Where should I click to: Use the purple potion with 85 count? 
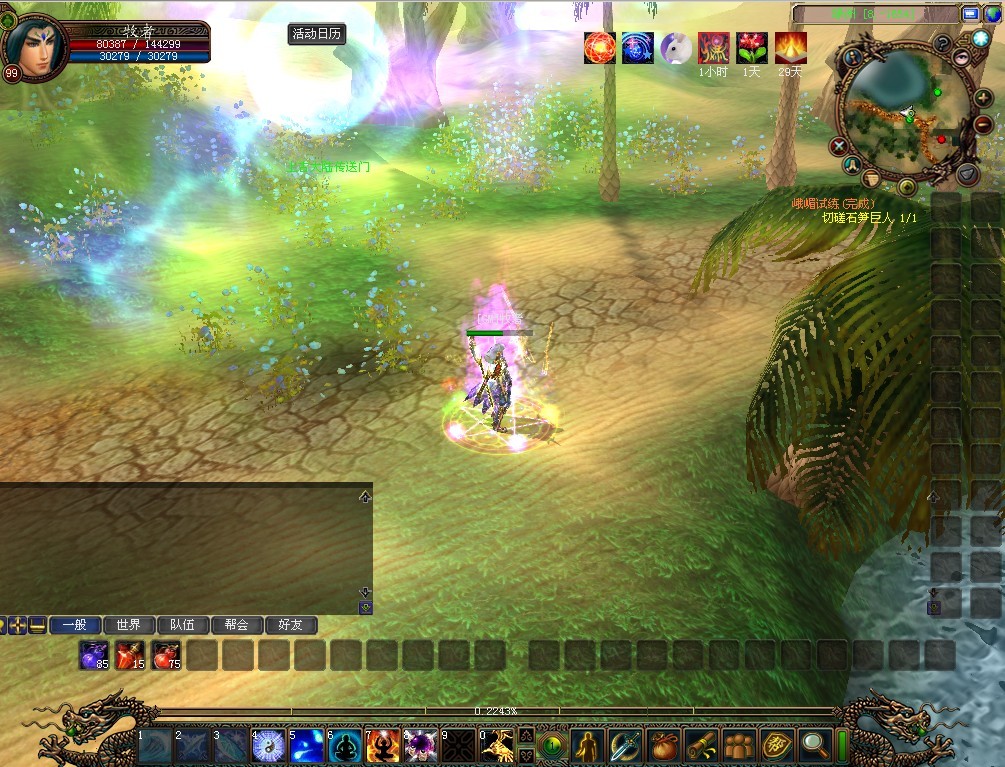[95, 655]
